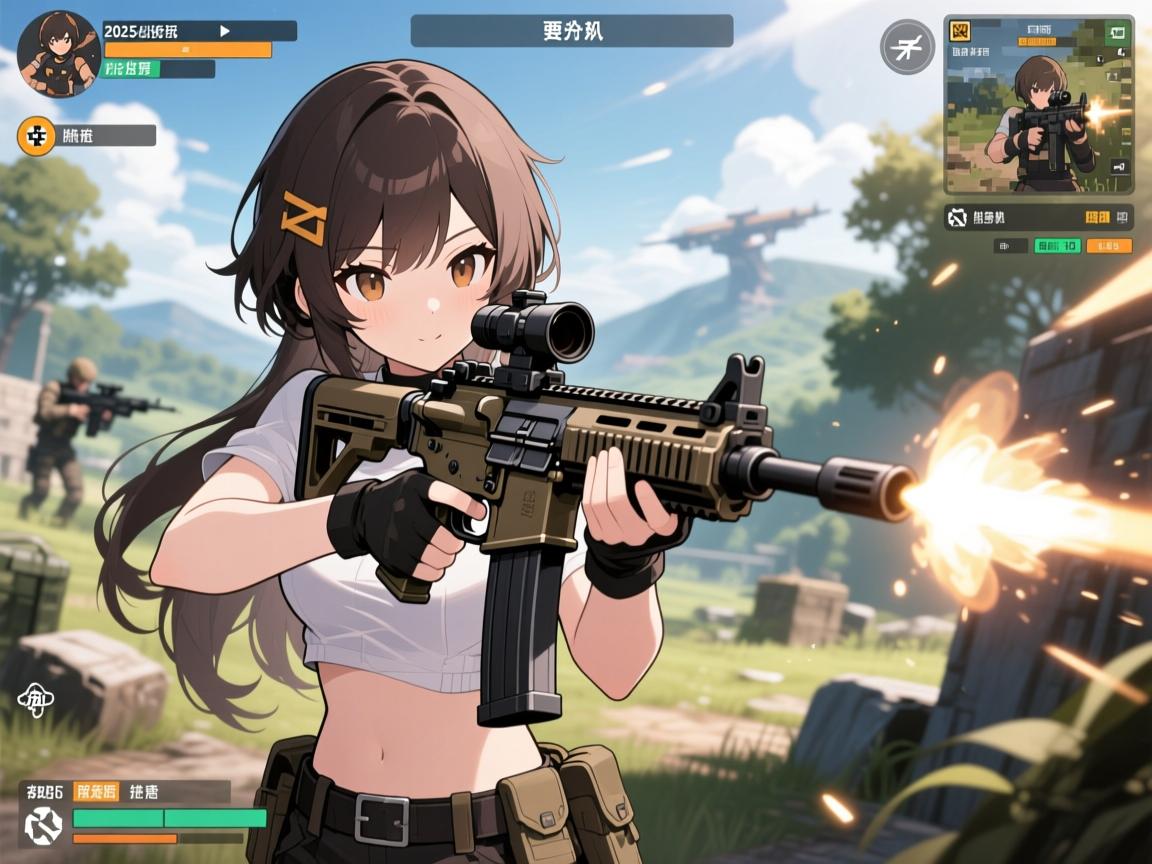Viewport: 1152px width, 864px height.
Task: Select the orange crosshair badge icon
Action: (38, 136)
